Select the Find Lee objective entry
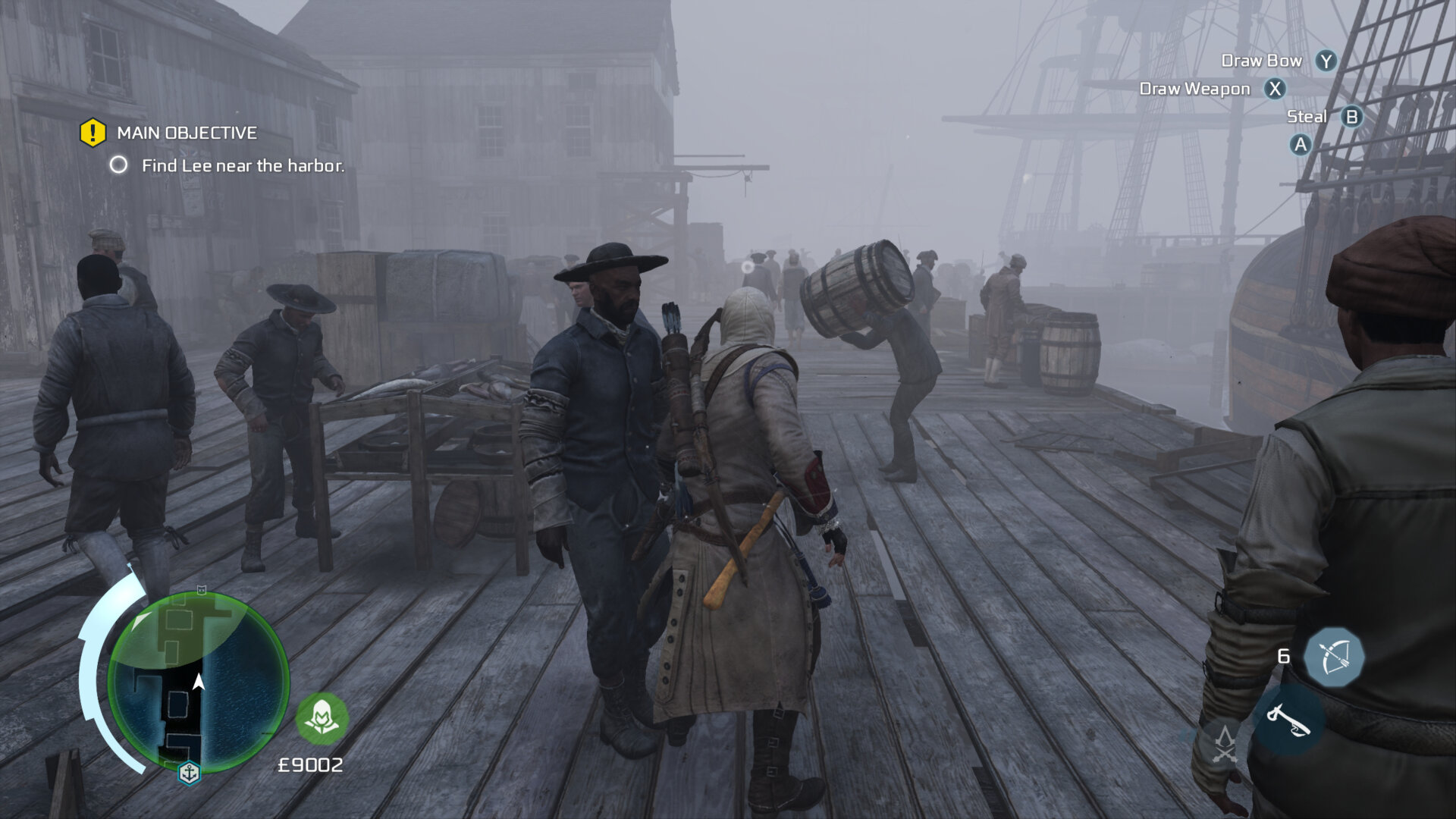This screenshot has width=1456, height=819. 243,165
